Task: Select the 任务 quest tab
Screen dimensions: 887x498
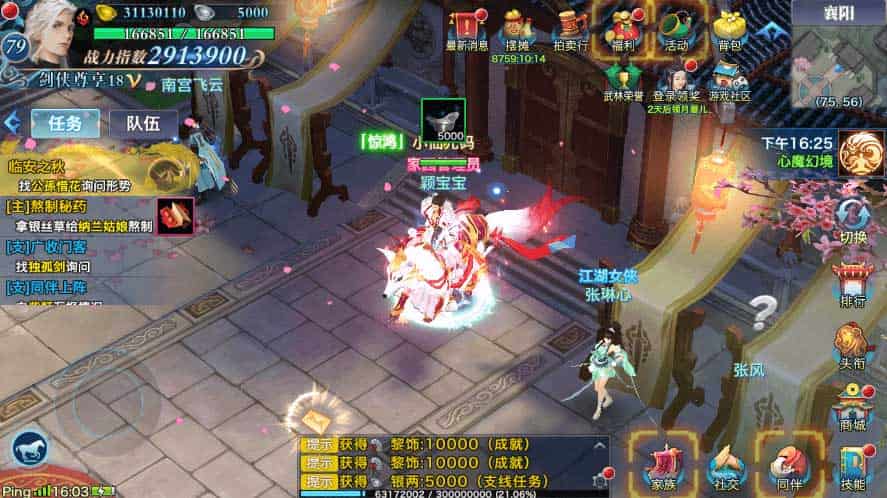Action: (65, 123)
